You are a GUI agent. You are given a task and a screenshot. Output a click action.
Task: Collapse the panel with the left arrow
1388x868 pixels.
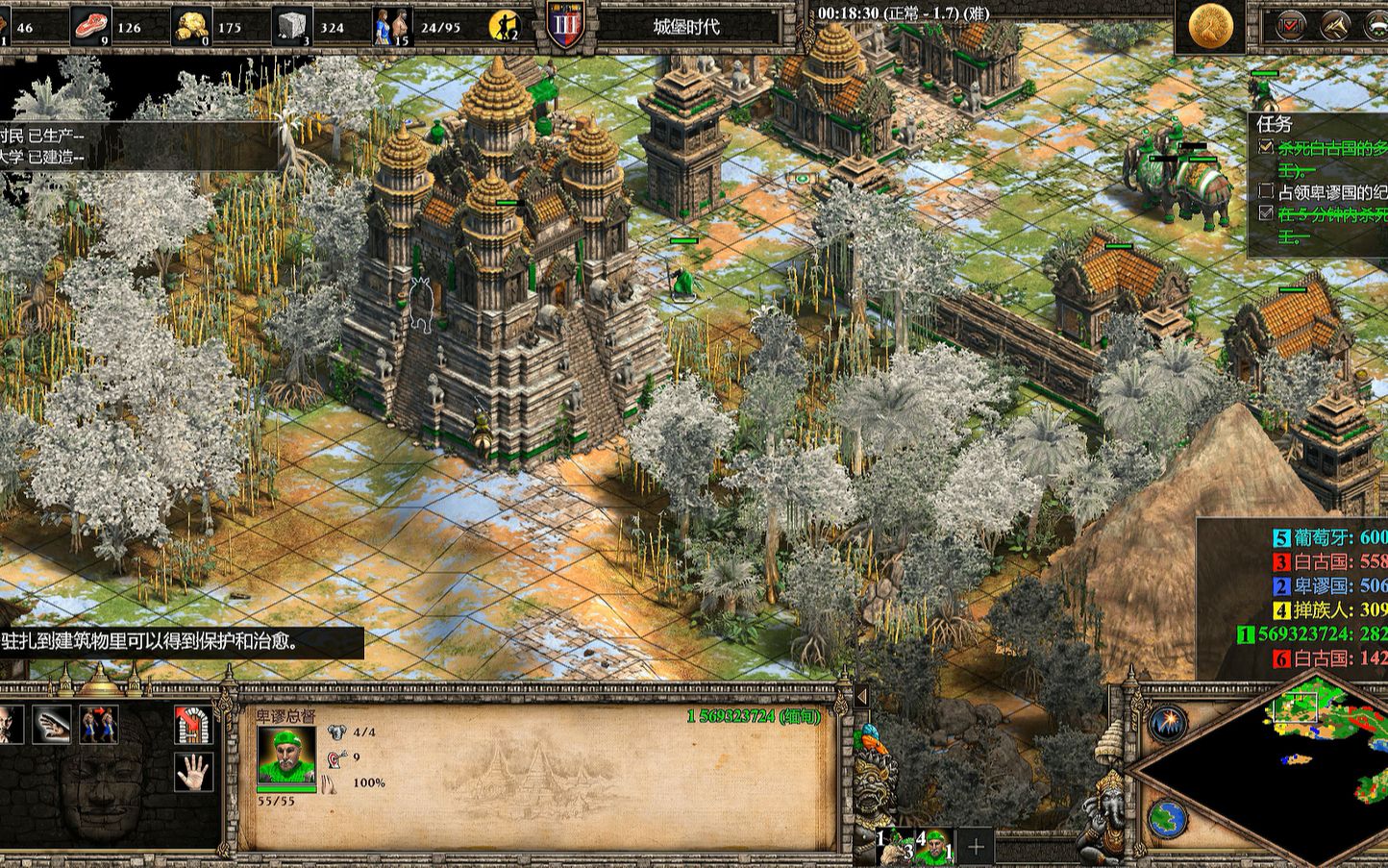[861, 696]
